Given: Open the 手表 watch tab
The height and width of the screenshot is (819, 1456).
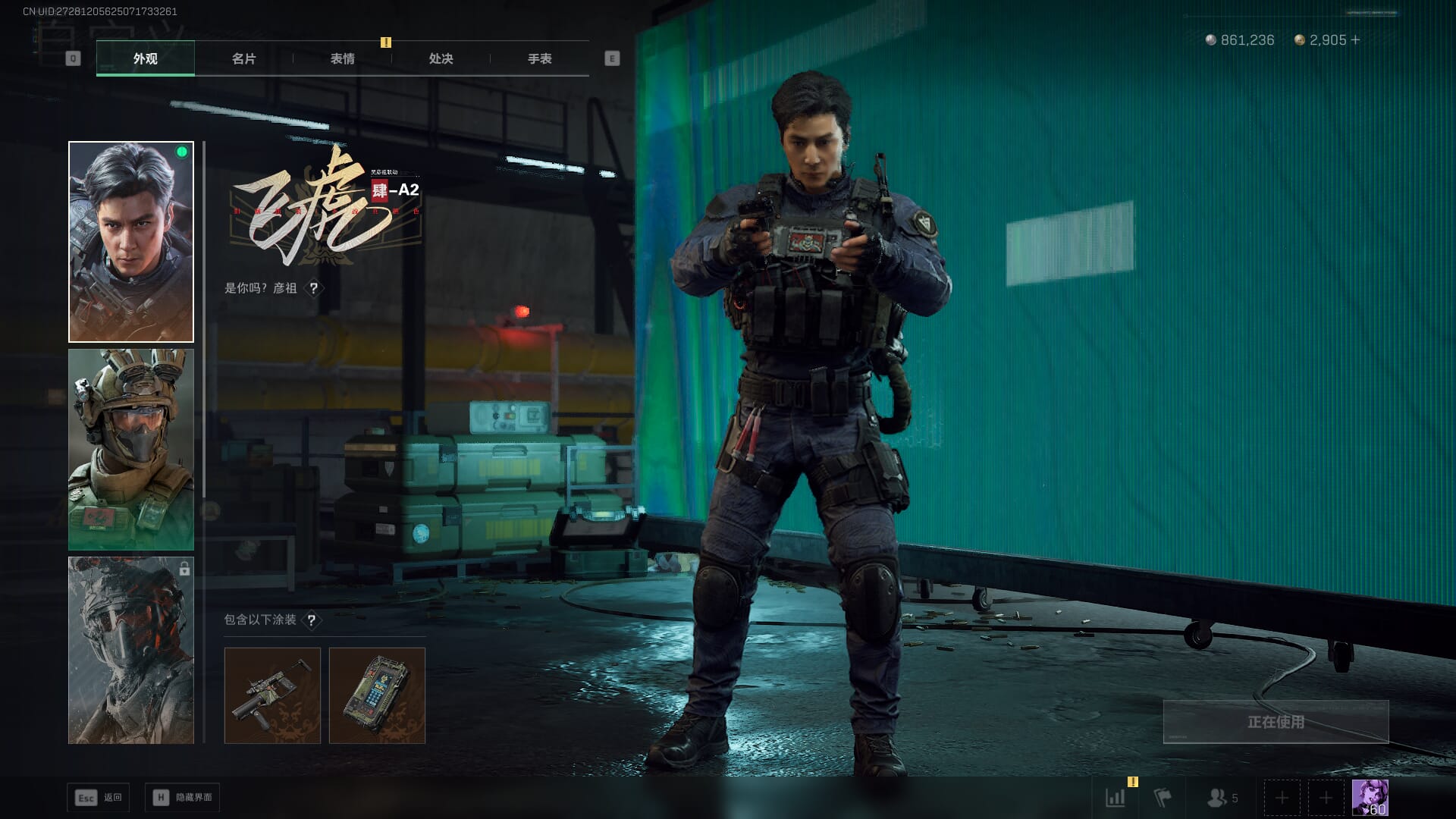Looking at the screenshot, I should click(539, 58).
